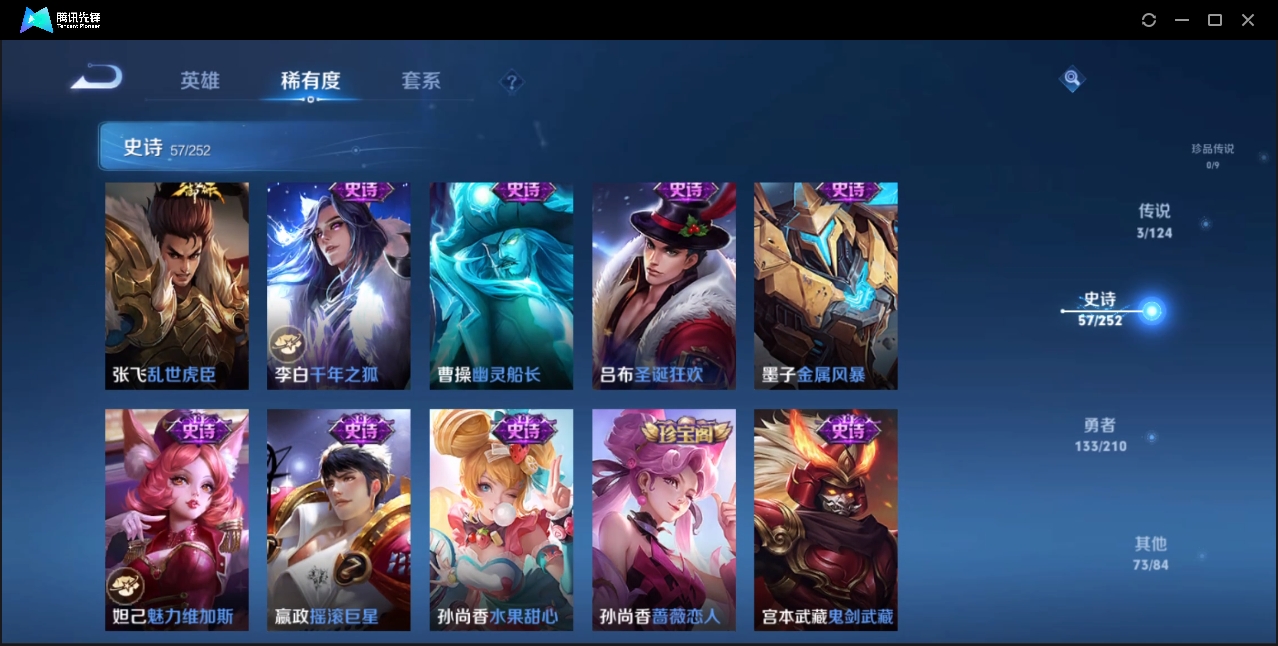This screenshot has height=646, width=1278.
Task: View the 吕布 圣诞狂欢 skin card
Action: (664, 286)
